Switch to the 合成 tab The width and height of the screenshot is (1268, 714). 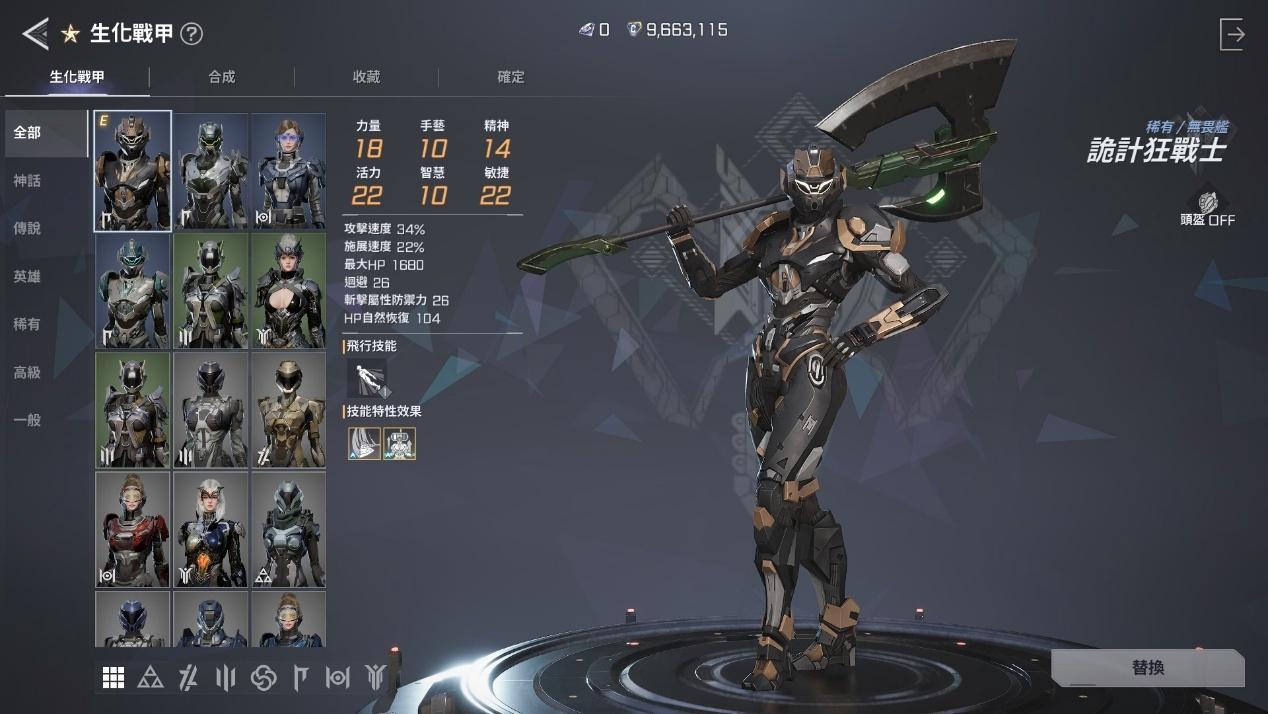[222, 77]
